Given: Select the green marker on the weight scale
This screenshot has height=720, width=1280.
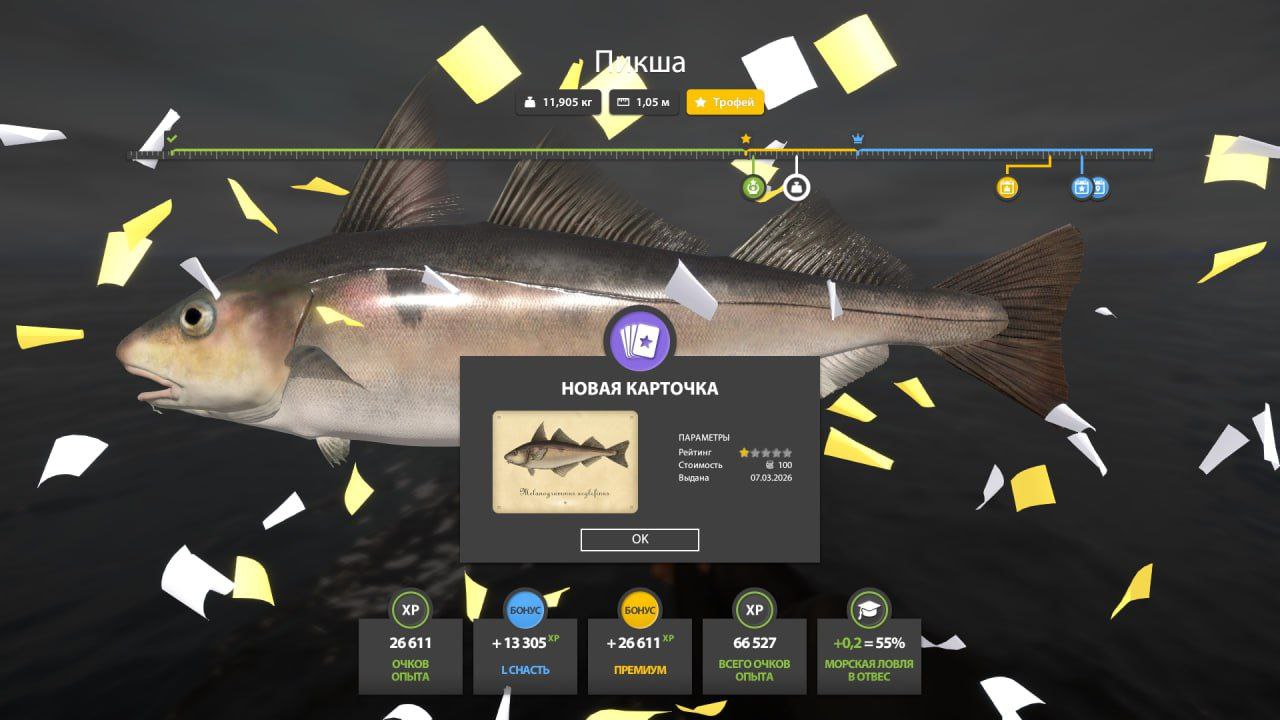Looking at the screenshot, I should pyautogui.click(x=753, y=187).
